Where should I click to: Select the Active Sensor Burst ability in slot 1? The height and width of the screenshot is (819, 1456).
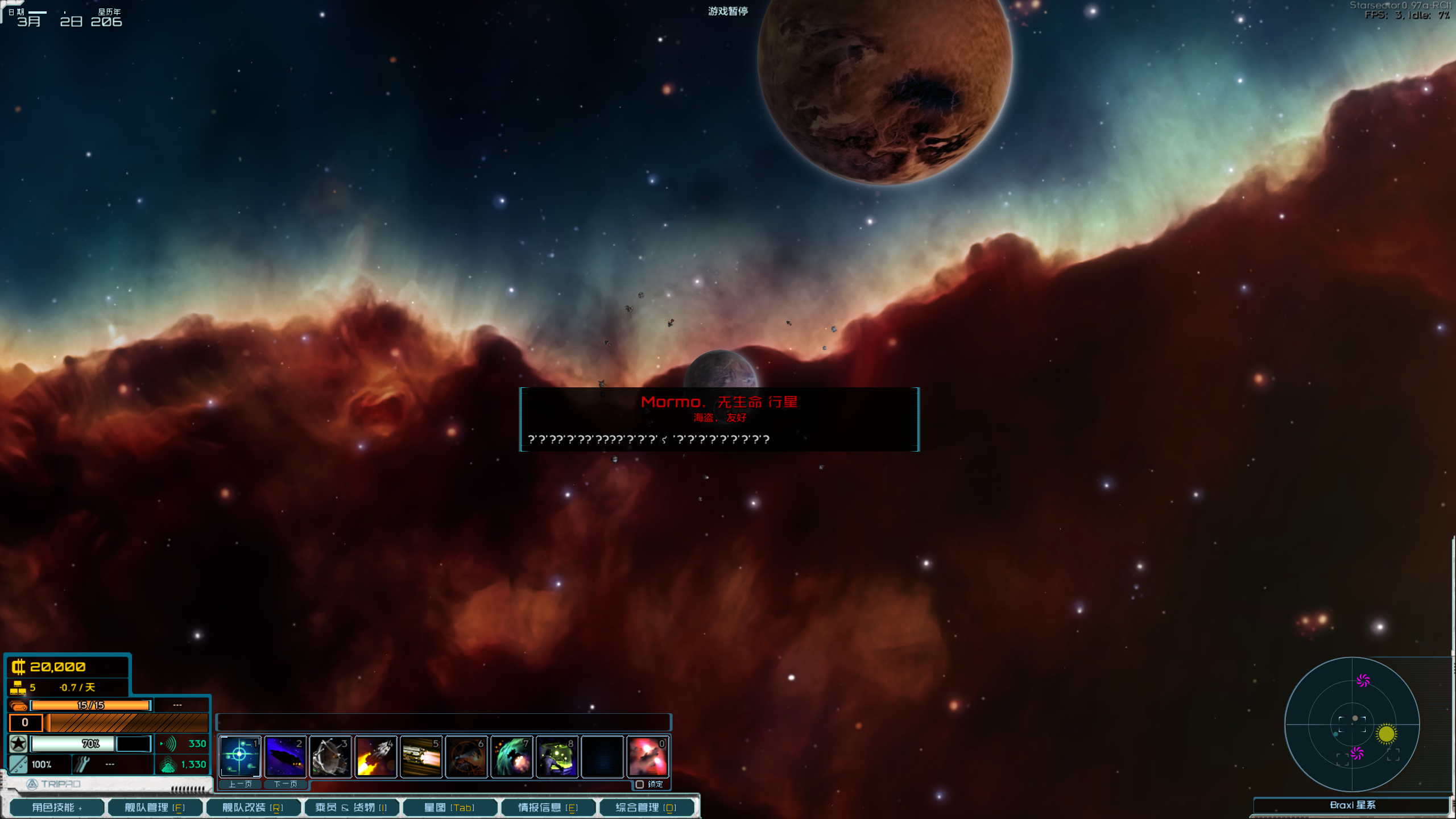239,756
